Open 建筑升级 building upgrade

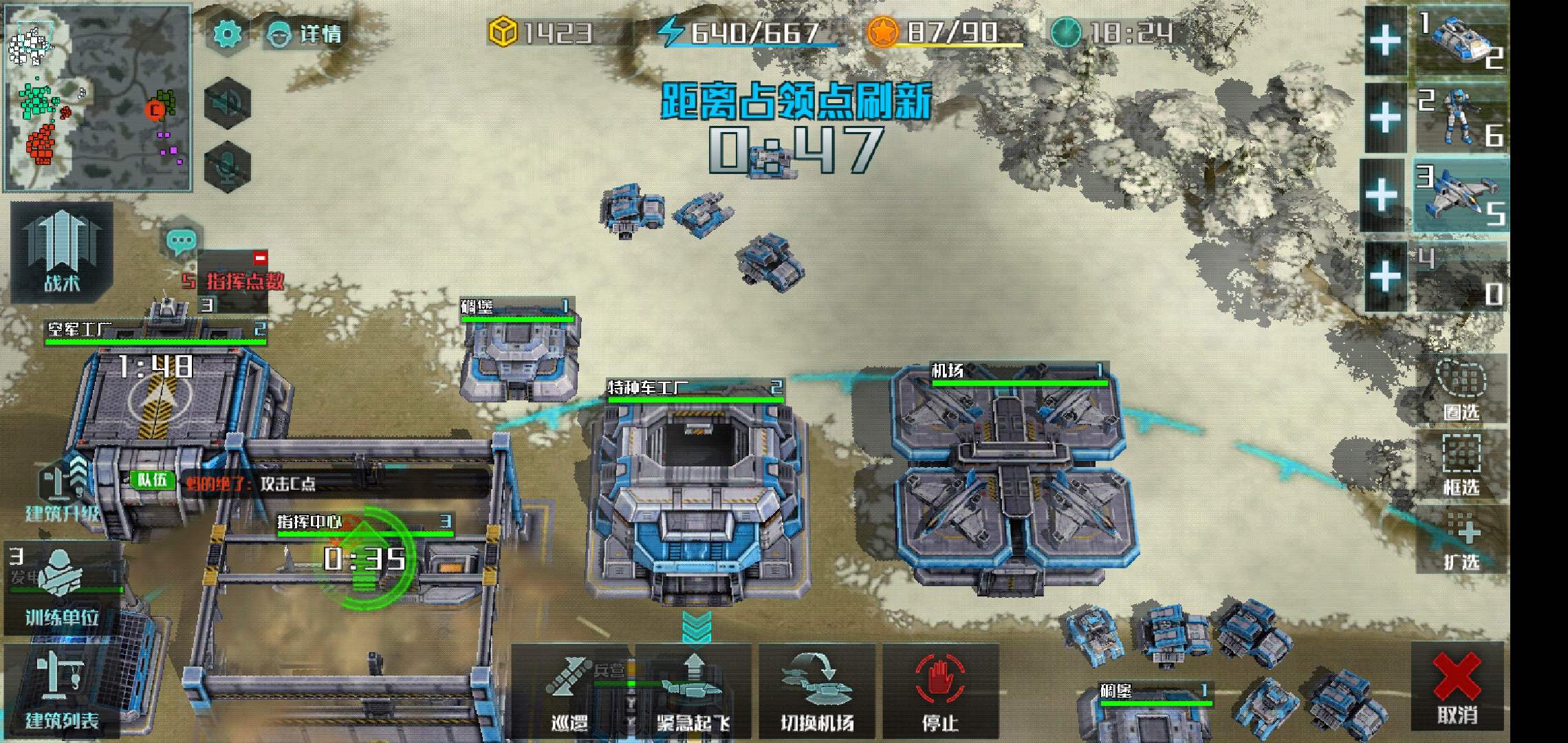pos(62,490)
